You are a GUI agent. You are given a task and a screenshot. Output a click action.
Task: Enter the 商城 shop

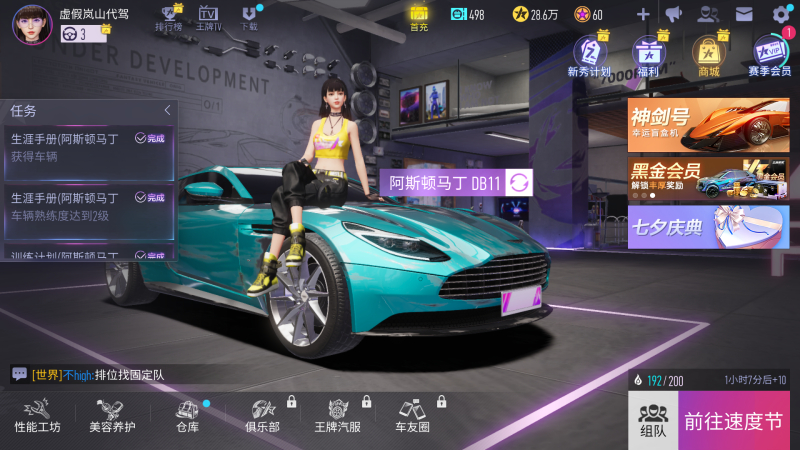point(709,54)
